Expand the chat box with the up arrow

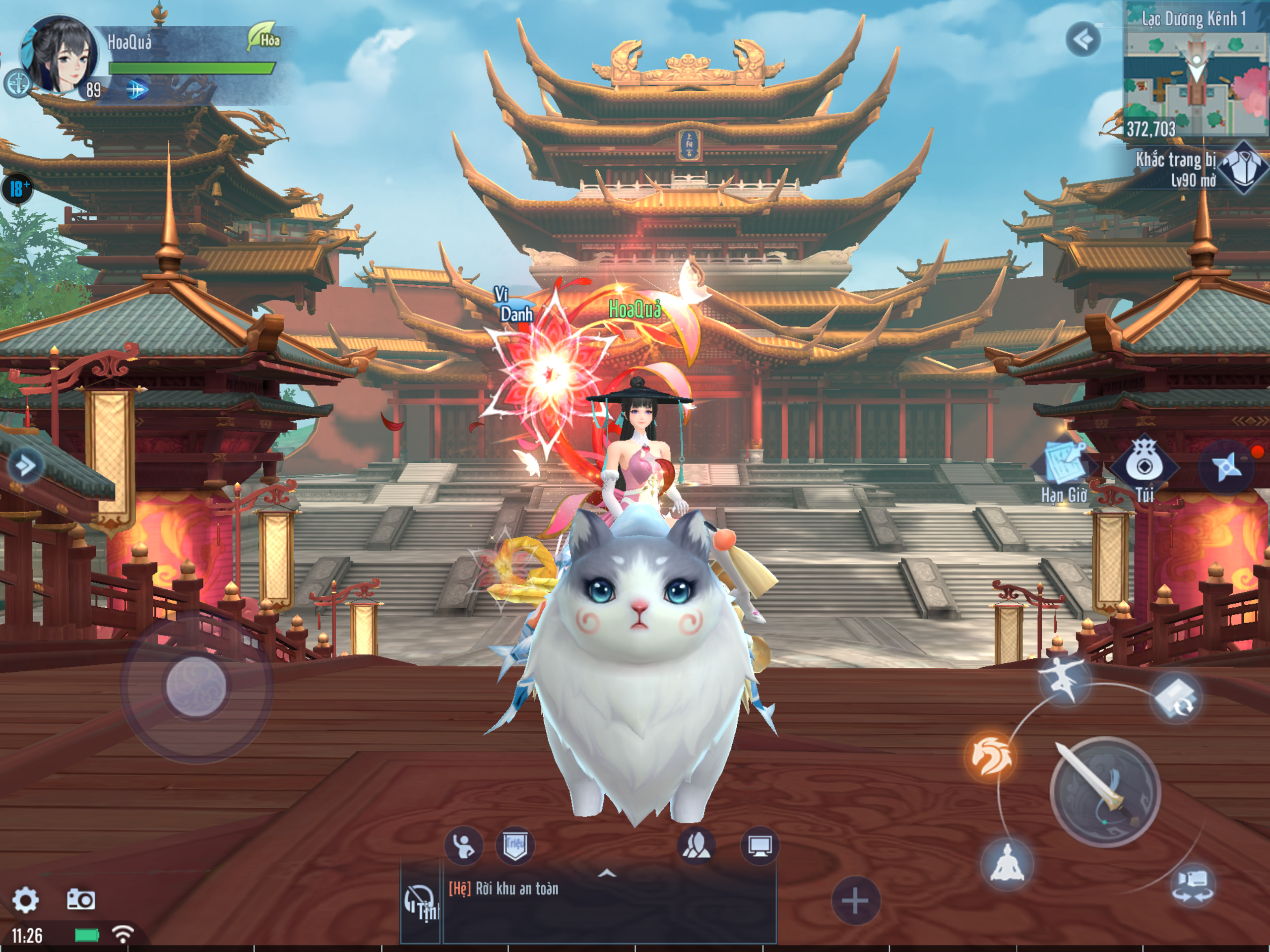[x=607, y=873]
